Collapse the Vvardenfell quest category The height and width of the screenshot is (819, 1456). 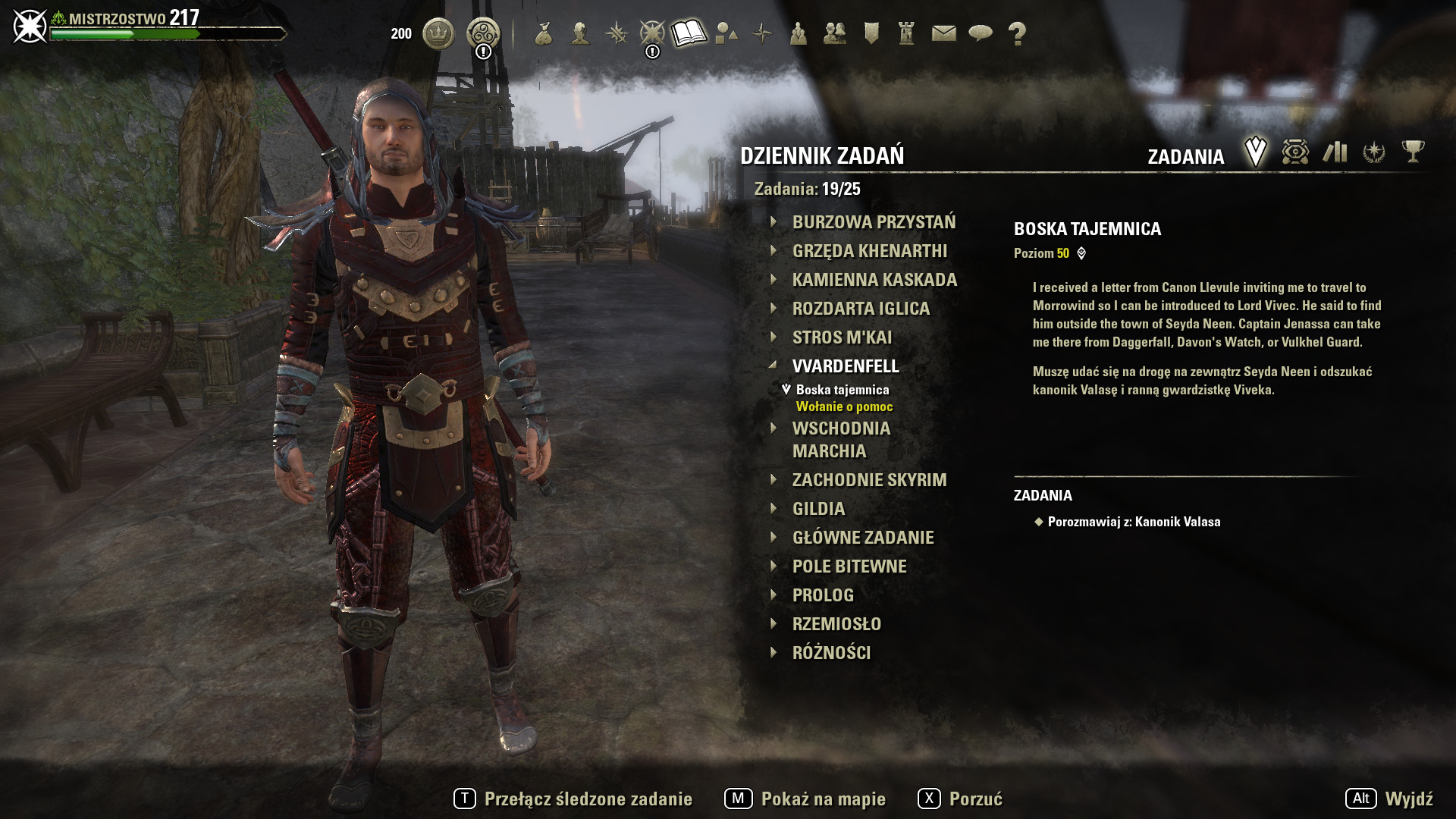click(x=846, y=366)
